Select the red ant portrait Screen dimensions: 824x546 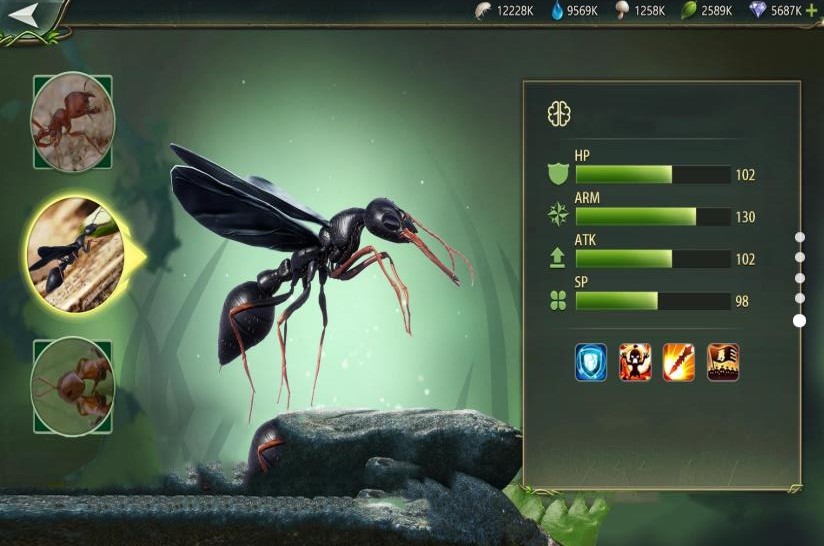[72, 123]
